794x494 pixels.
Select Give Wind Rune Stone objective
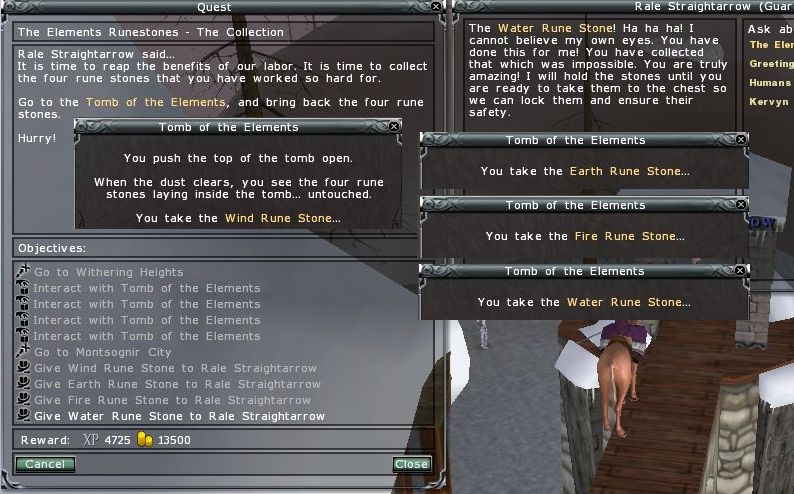(x=175, y=368)
